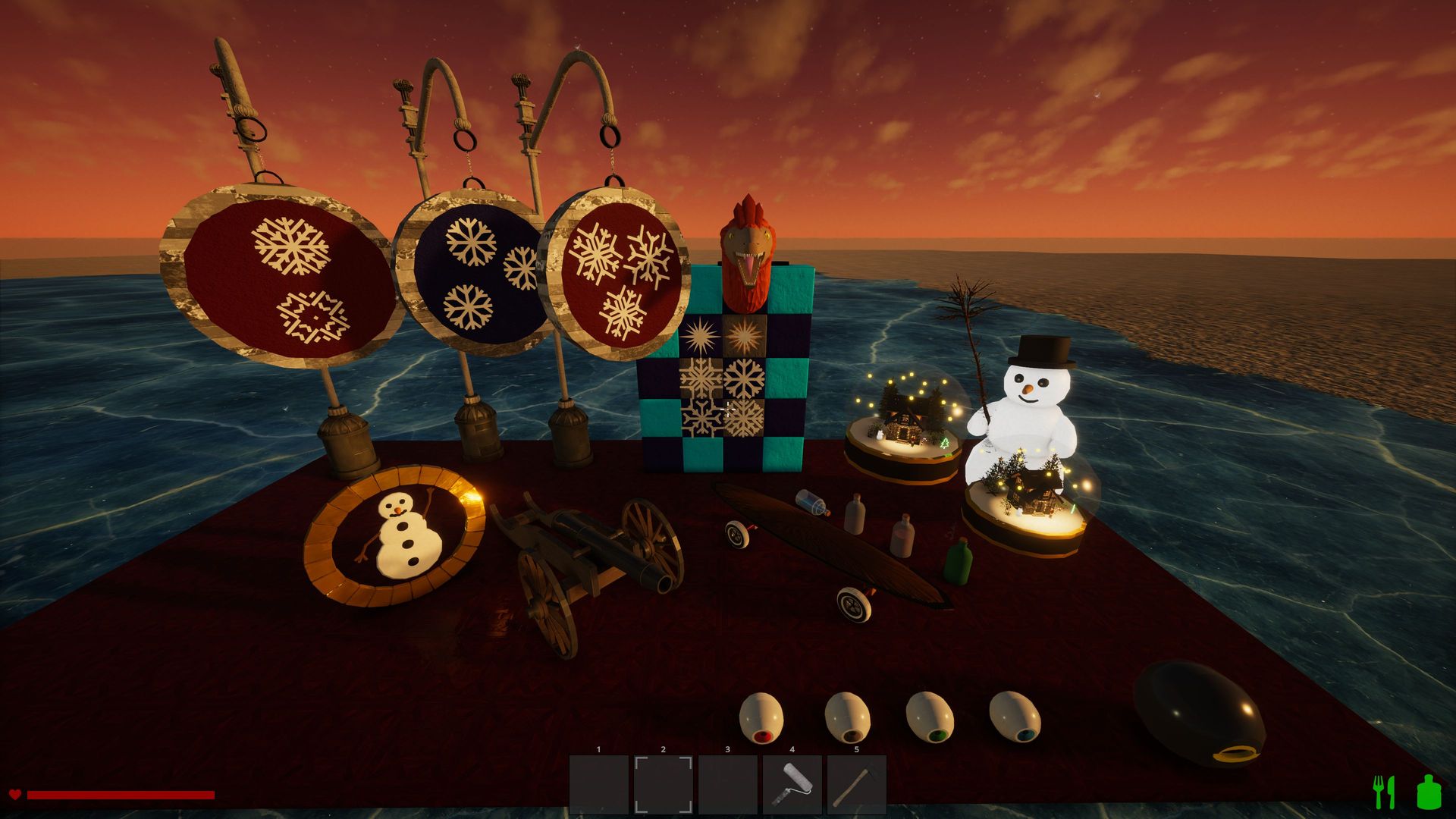Choose empty hotbar slot numbered 1
Viewport: 1456px width, 819px height.
(599, 784)
